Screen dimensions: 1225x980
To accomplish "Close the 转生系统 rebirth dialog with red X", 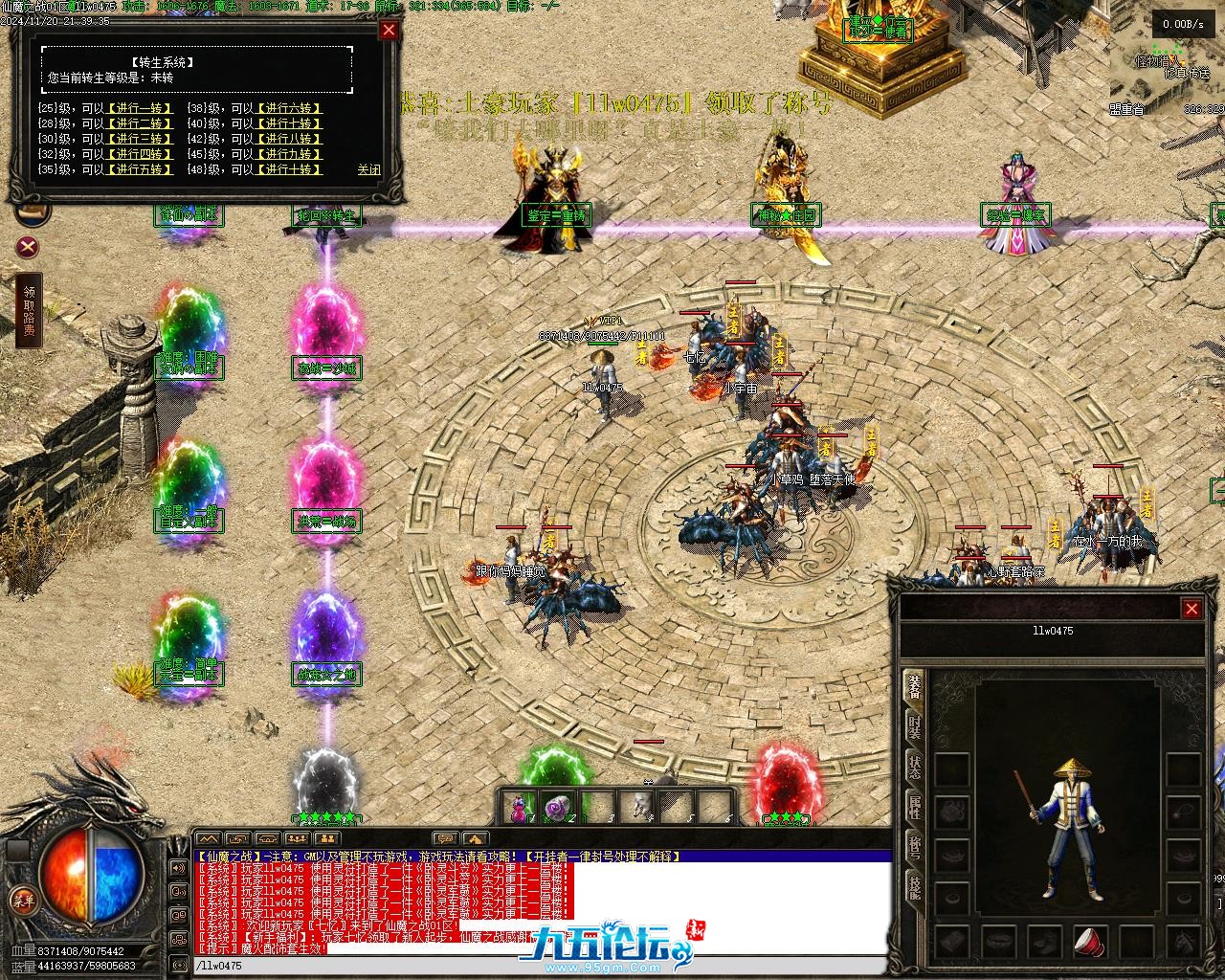I will [x=389, y=30].
